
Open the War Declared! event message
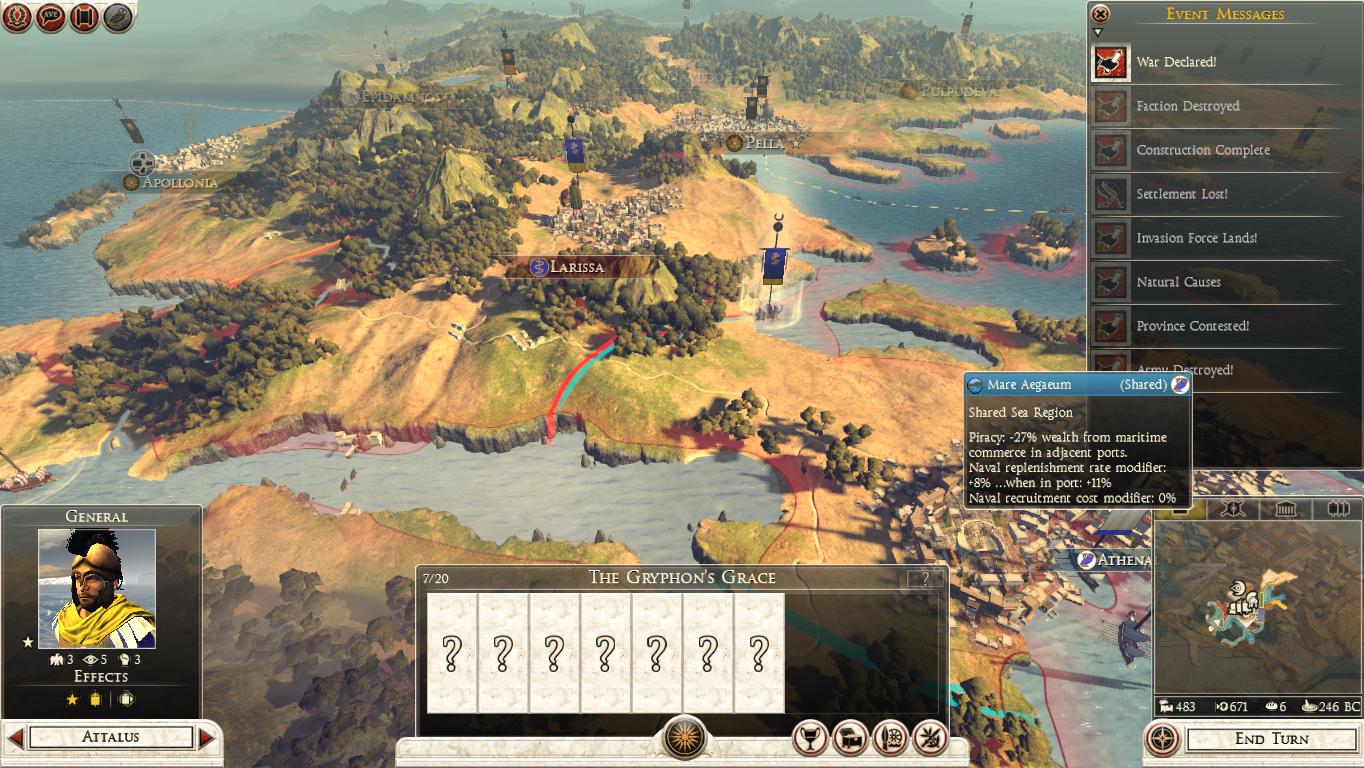pyautogui.click(x=1176, y=62)
